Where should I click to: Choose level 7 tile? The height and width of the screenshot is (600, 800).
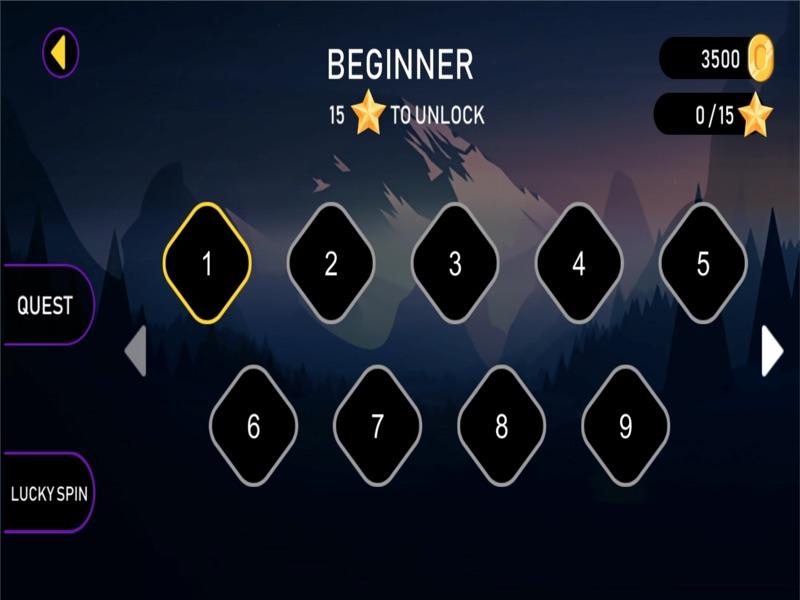[x=377, y=427]
